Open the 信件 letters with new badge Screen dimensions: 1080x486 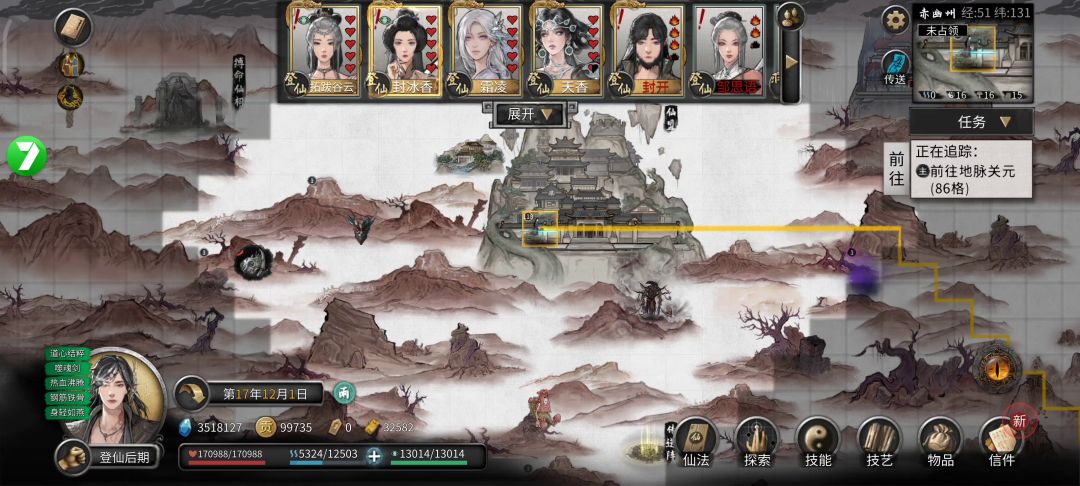coord(1001,443)
